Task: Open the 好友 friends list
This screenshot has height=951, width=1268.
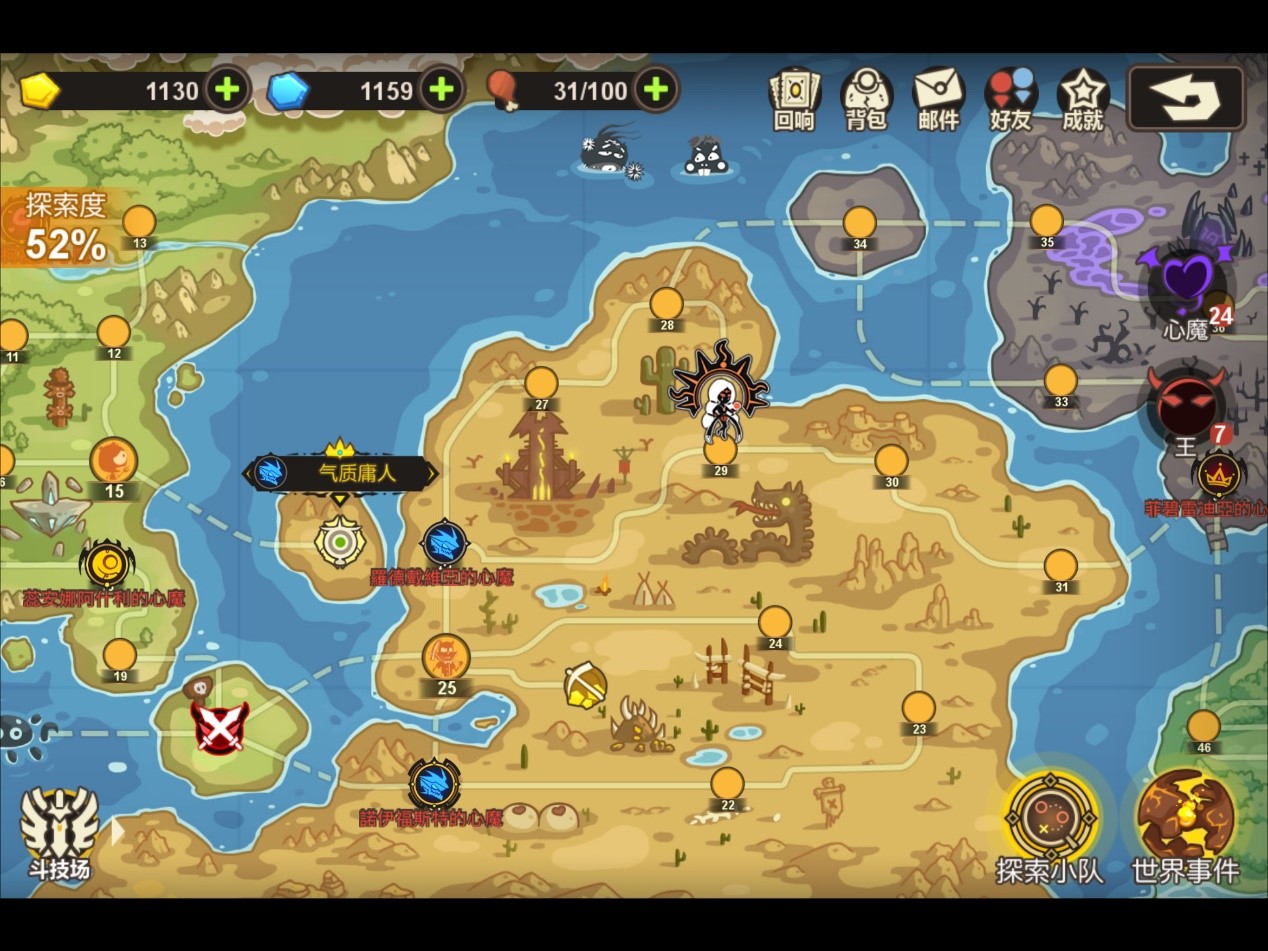Action: [1010, 98]
